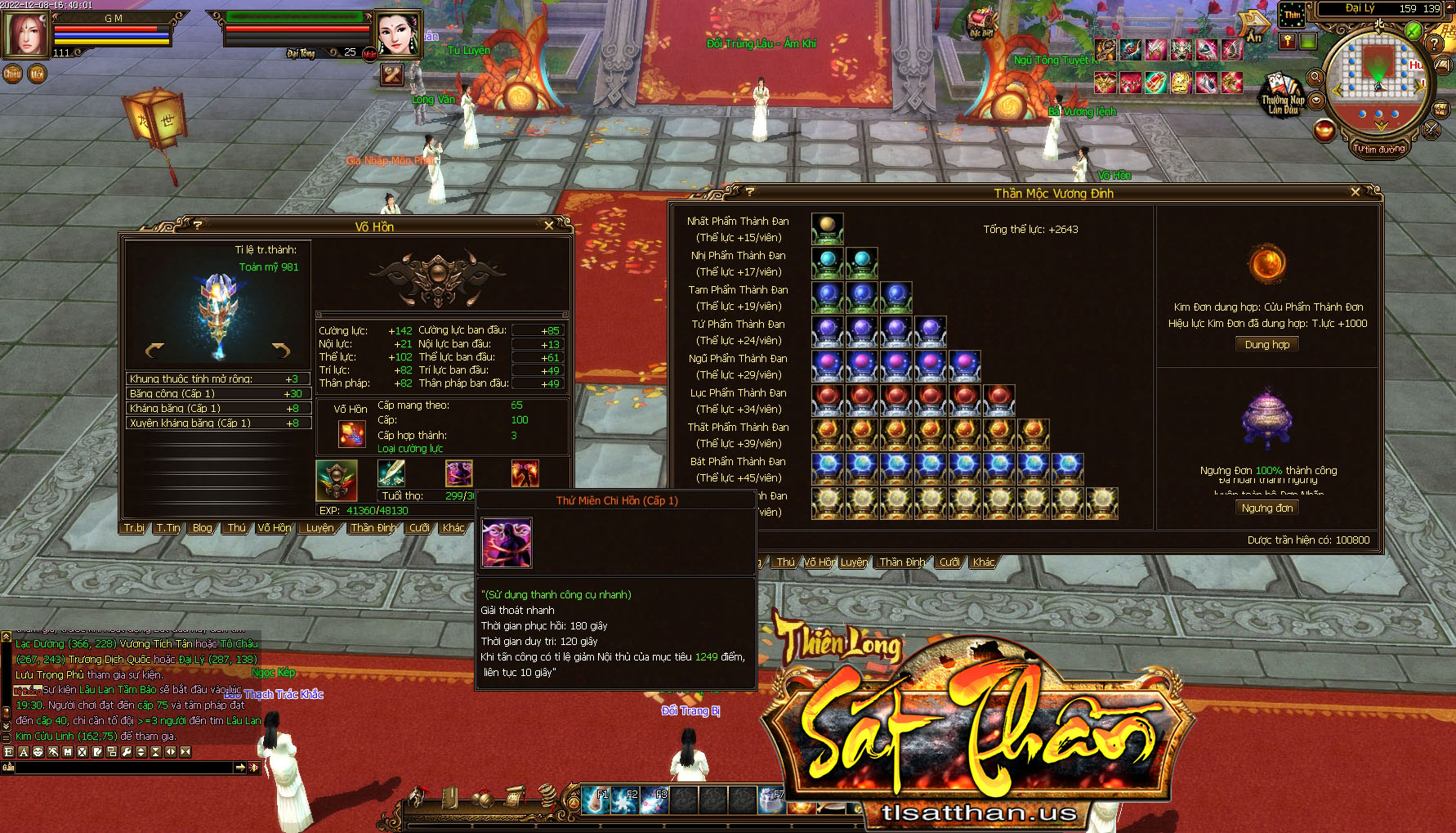Click the circular minimap
The image size is (1456, 833).
(1378, 78)
